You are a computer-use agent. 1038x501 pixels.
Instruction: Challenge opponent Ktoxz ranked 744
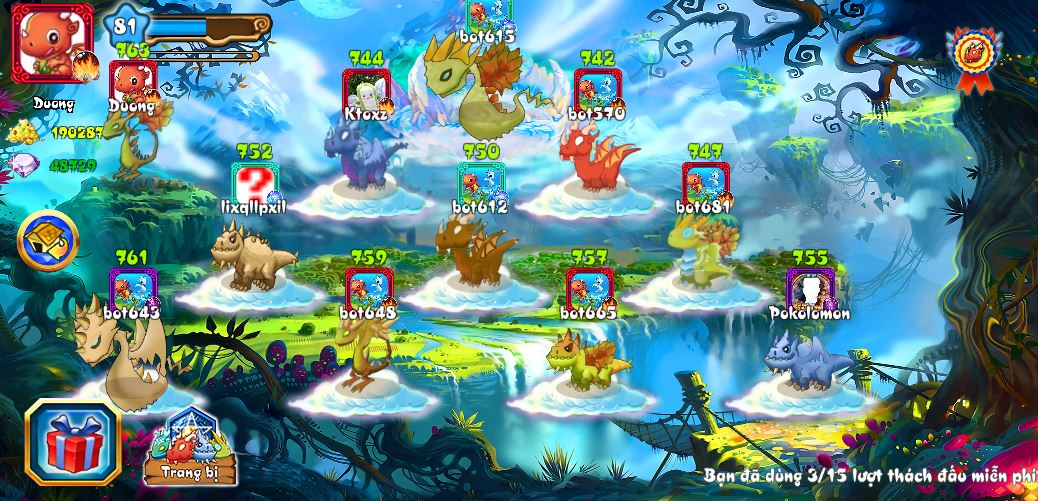365,90
